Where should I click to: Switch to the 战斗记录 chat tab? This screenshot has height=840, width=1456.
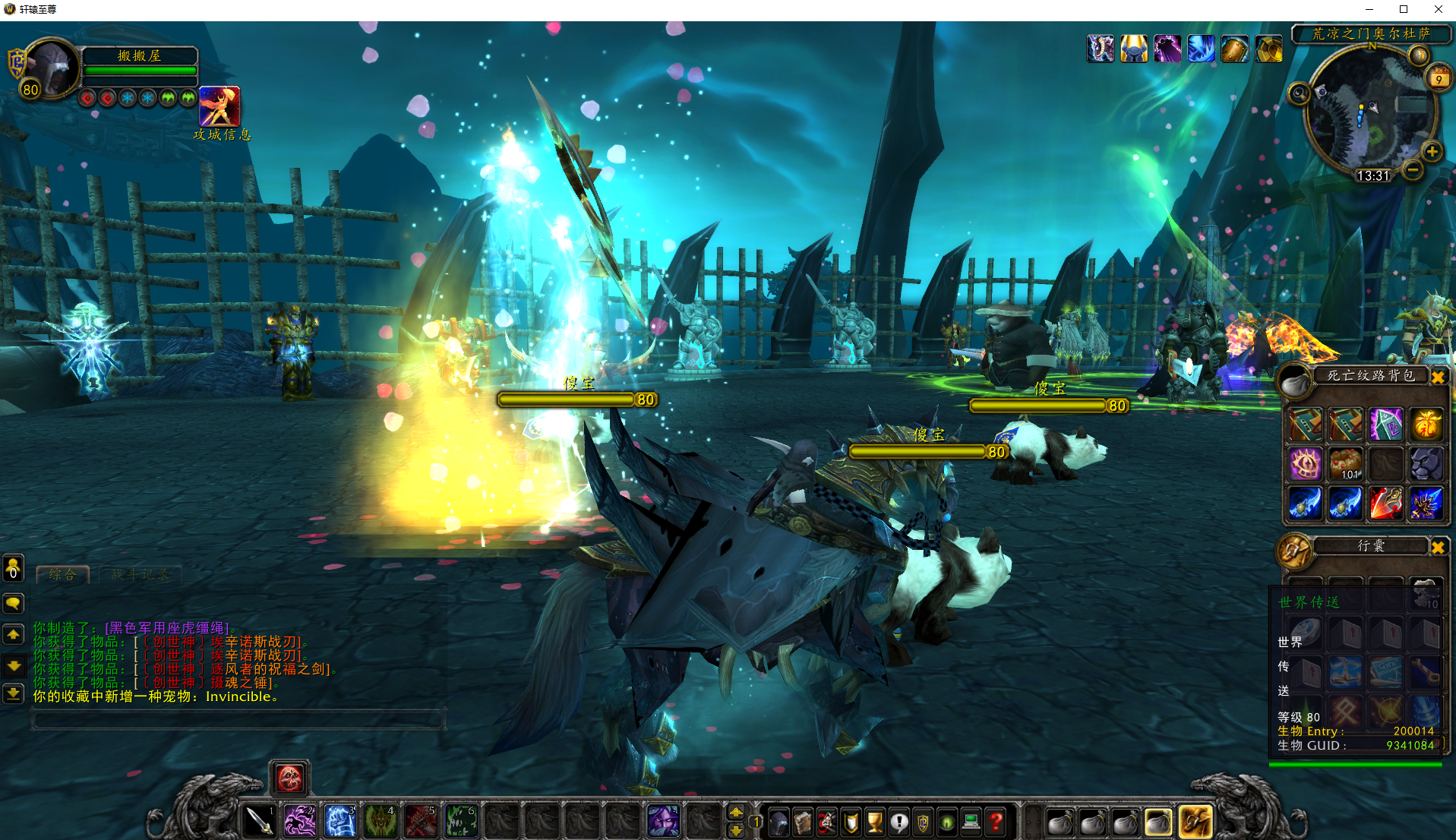[x=141, y=575]
